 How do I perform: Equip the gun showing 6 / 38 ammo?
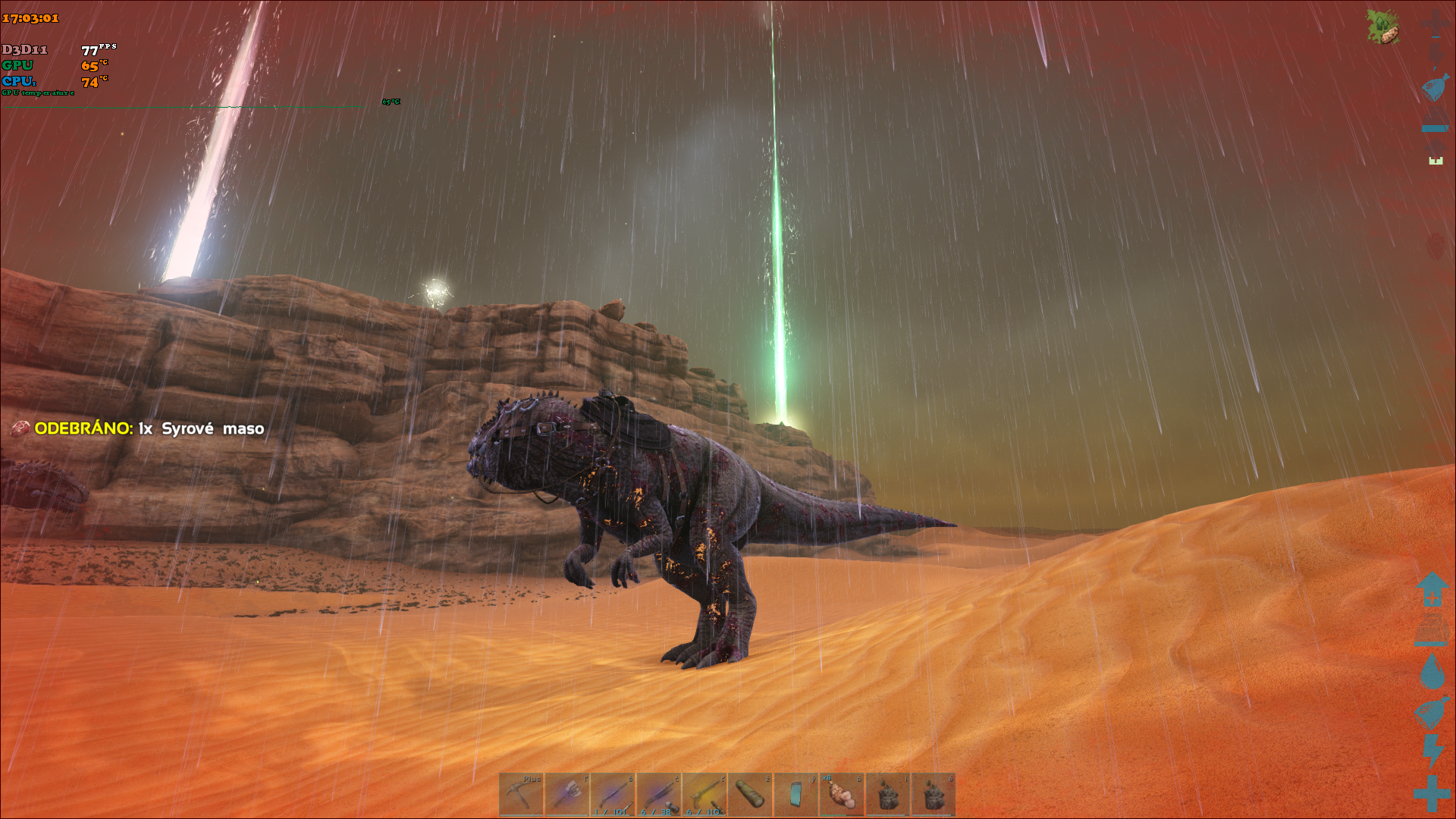pos(659,795)
